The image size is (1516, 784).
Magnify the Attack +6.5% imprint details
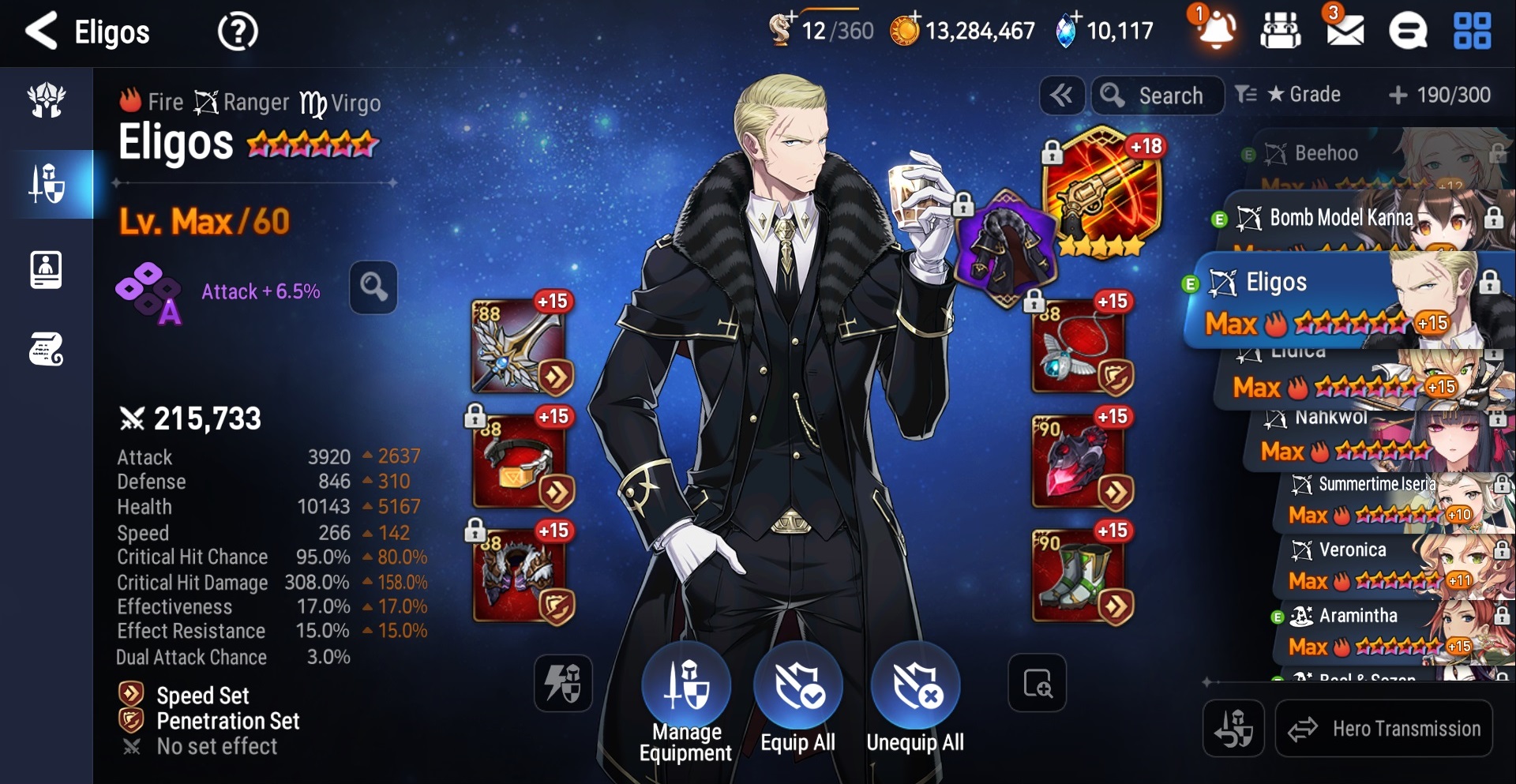373,287
